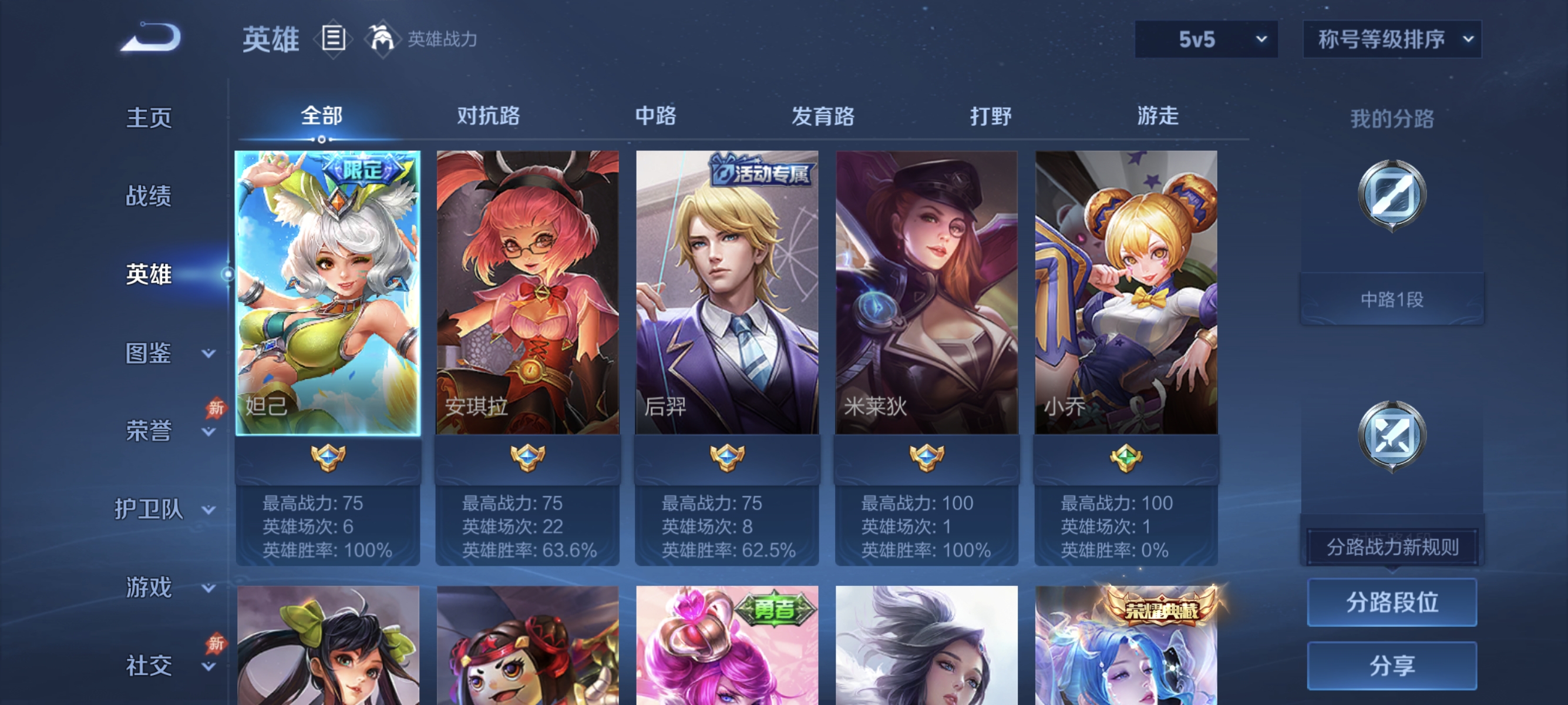Click the 中路1段 lane rank medal icon
Screen dimensions: 1568x705
click(1391, 195)
